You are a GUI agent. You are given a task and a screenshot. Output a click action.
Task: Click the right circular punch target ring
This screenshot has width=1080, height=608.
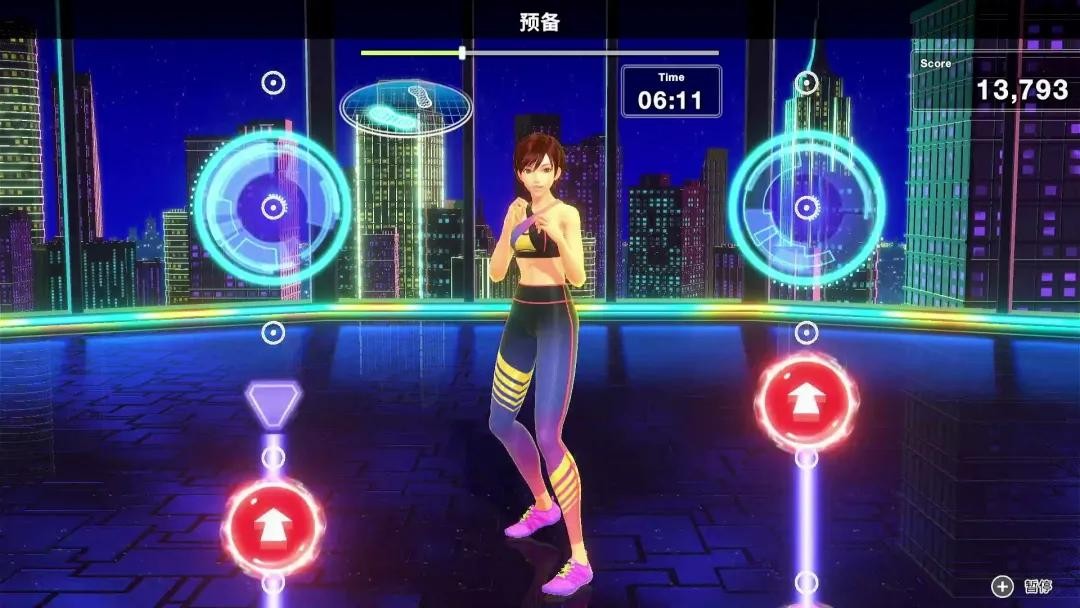coord(806,207)
